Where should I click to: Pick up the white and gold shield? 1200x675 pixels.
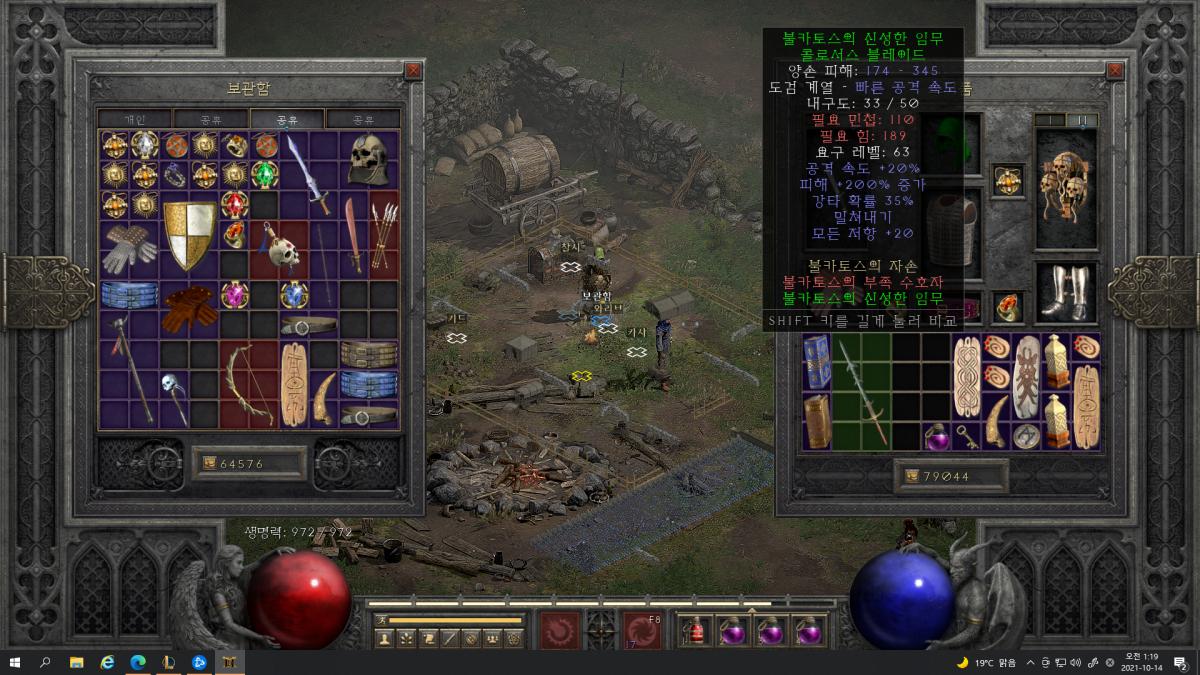point(190,235)
